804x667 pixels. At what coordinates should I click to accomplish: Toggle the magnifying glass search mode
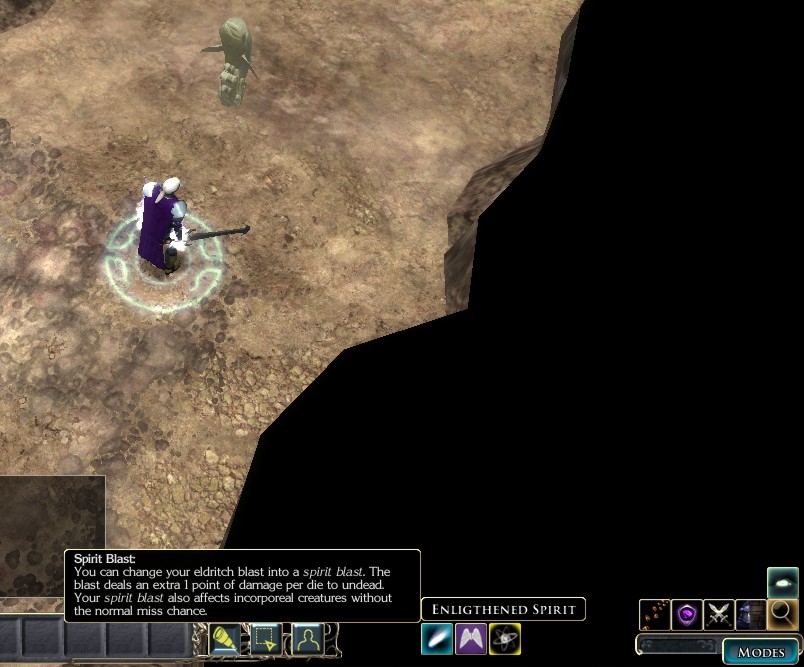782,614
